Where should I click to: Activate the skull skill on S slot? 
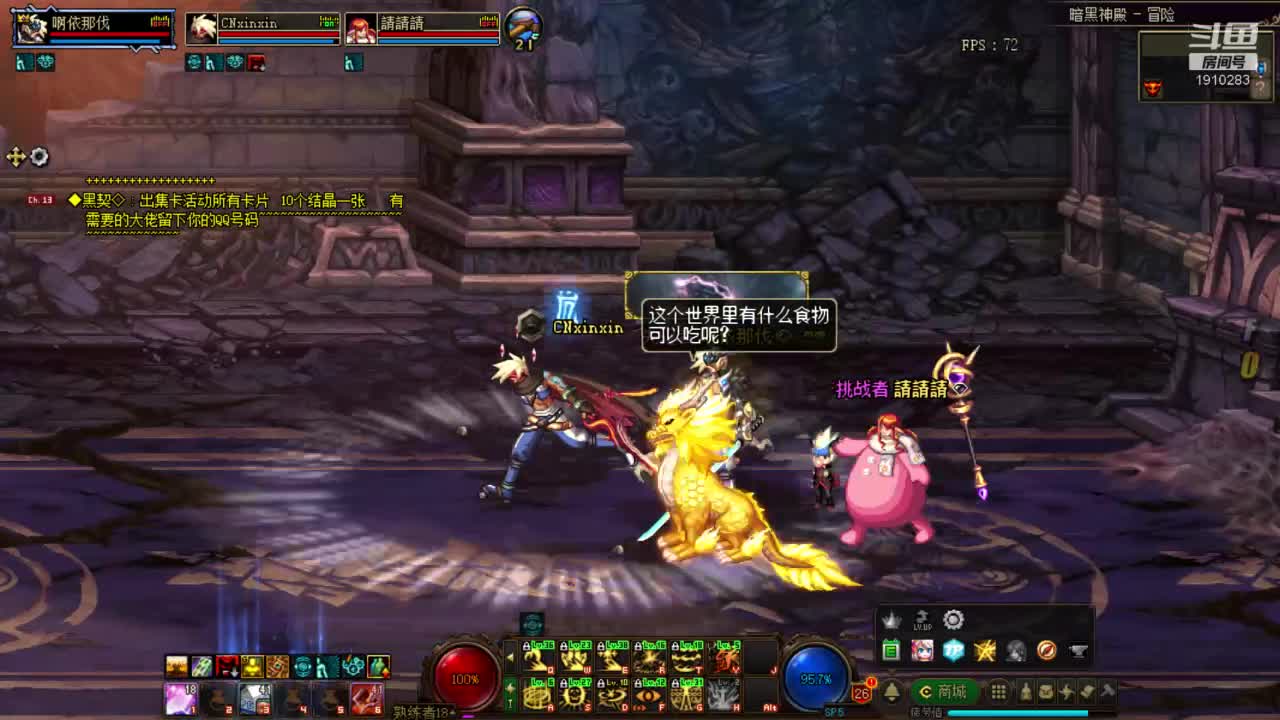[575, 694]
